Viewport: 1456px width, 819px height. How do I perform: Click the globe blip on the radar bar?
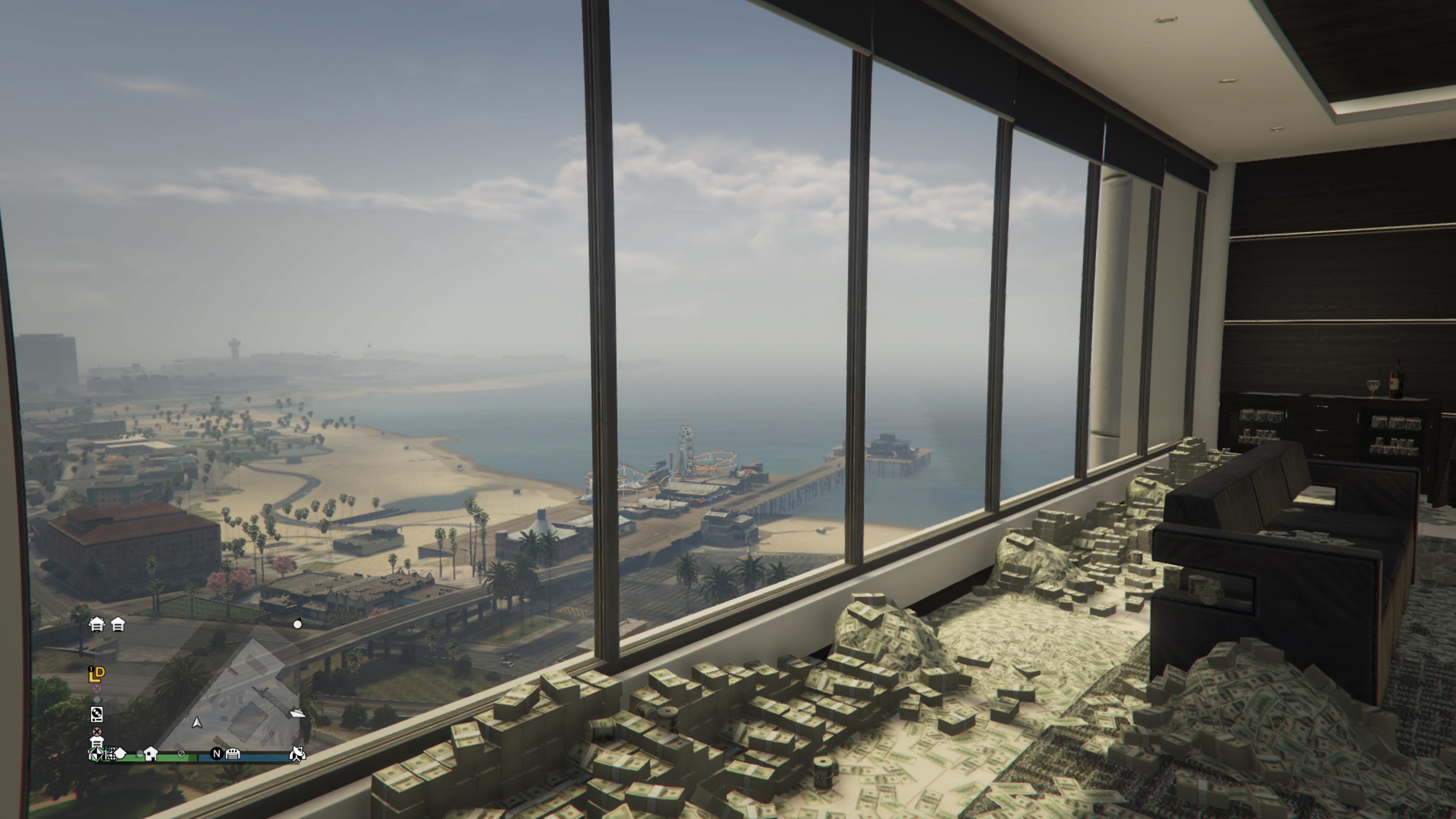click(x=111, y=755)
